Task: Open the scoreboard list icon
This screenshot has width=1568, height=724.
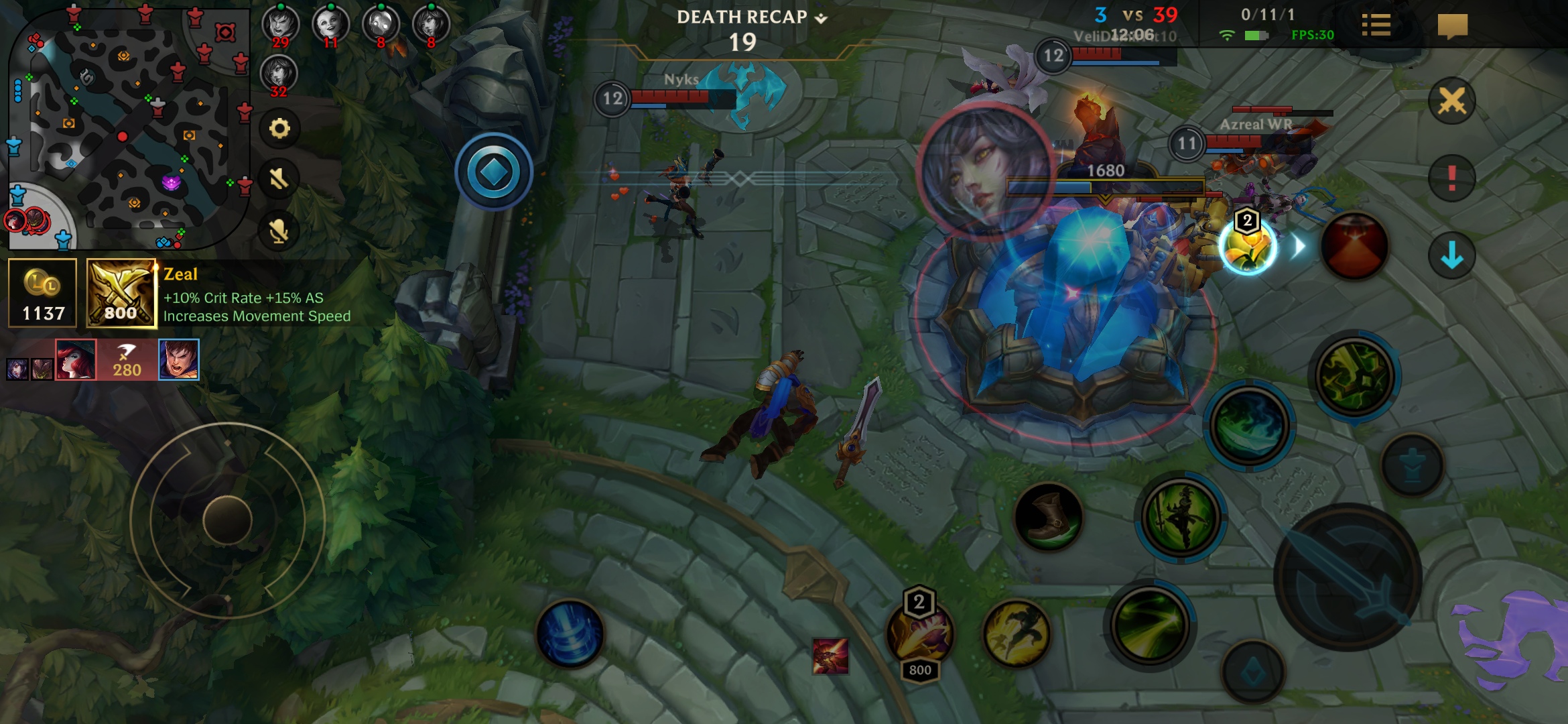Action: click(x=1376, y=26)
